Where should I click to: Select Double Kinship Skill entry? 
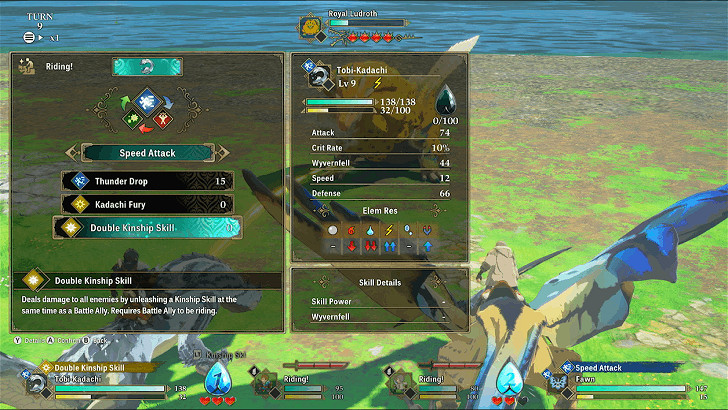(147, 228)
